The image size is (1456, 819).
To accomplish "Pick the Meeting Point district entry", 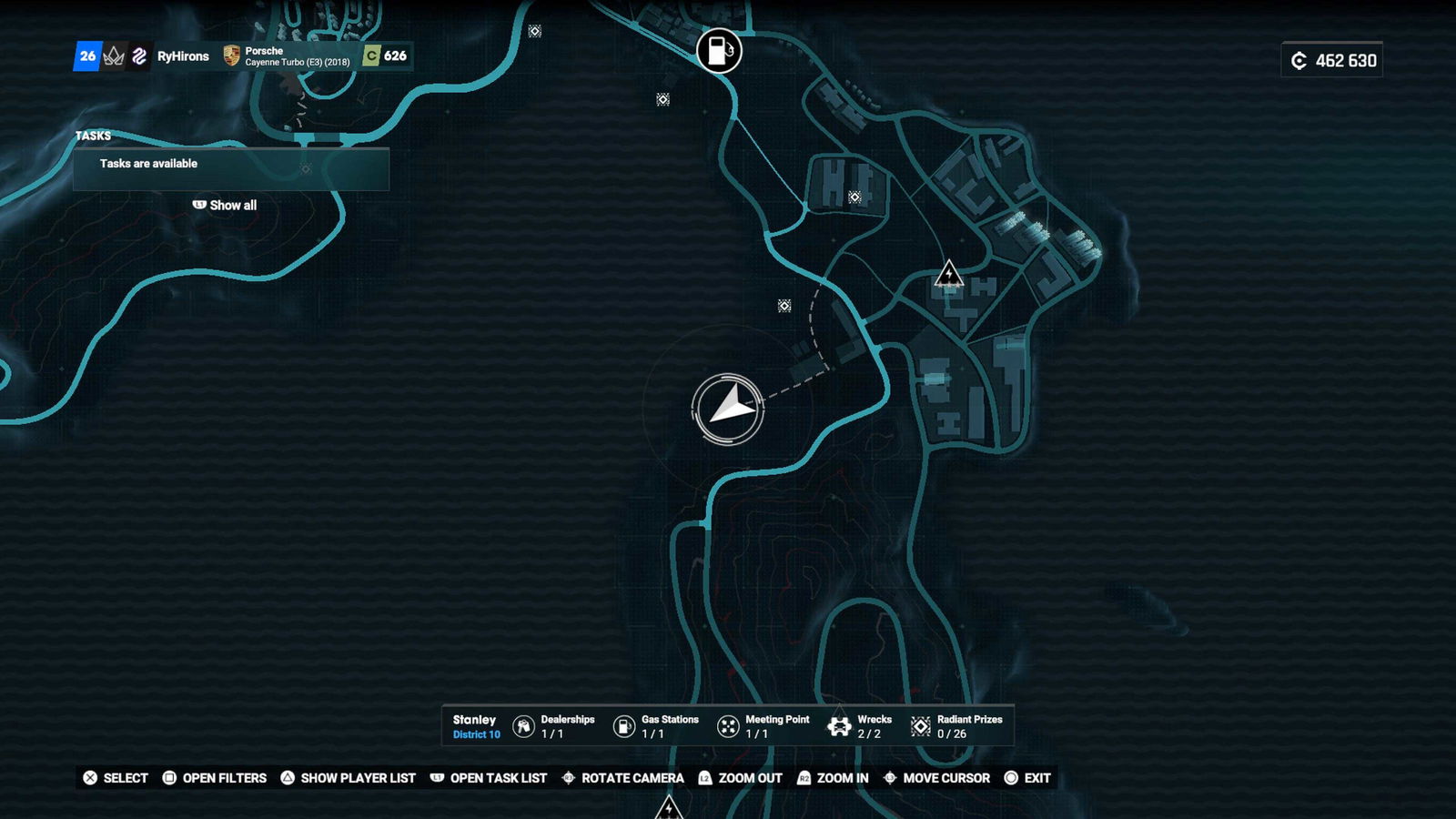I will (x=763, y=726).
